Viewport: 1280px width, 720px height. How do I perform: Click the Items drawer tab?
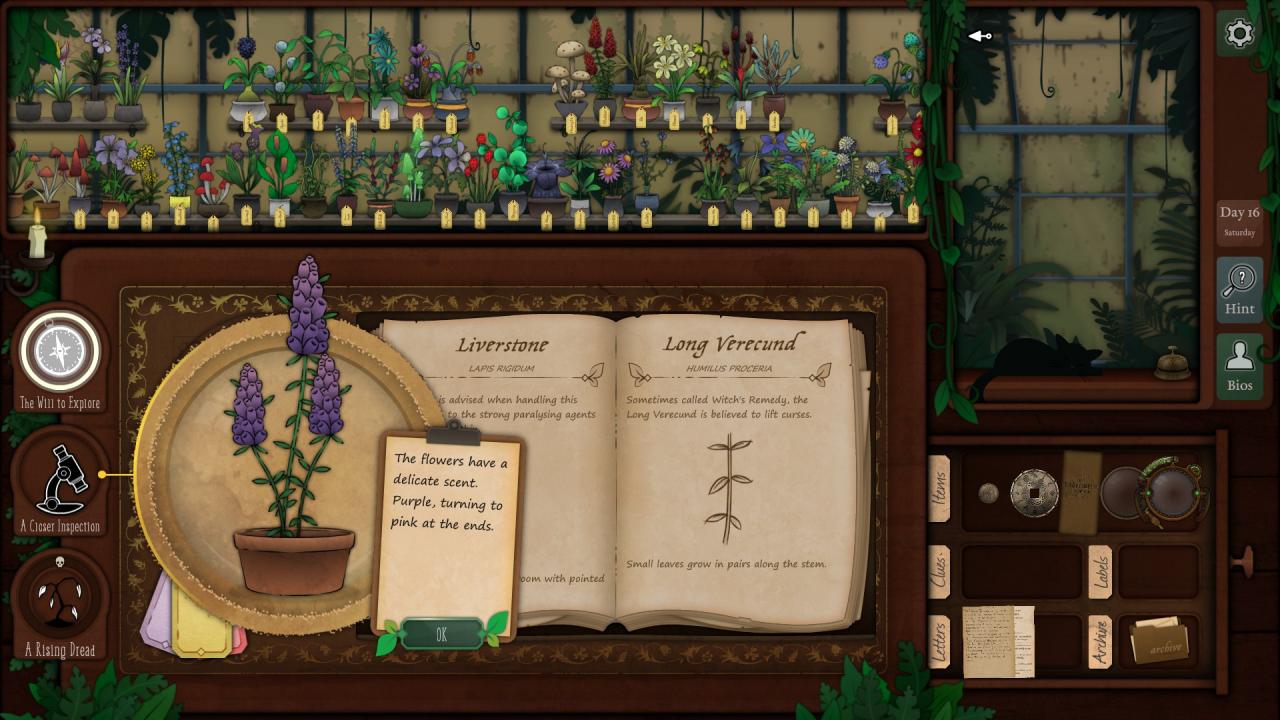coord(939,489)
